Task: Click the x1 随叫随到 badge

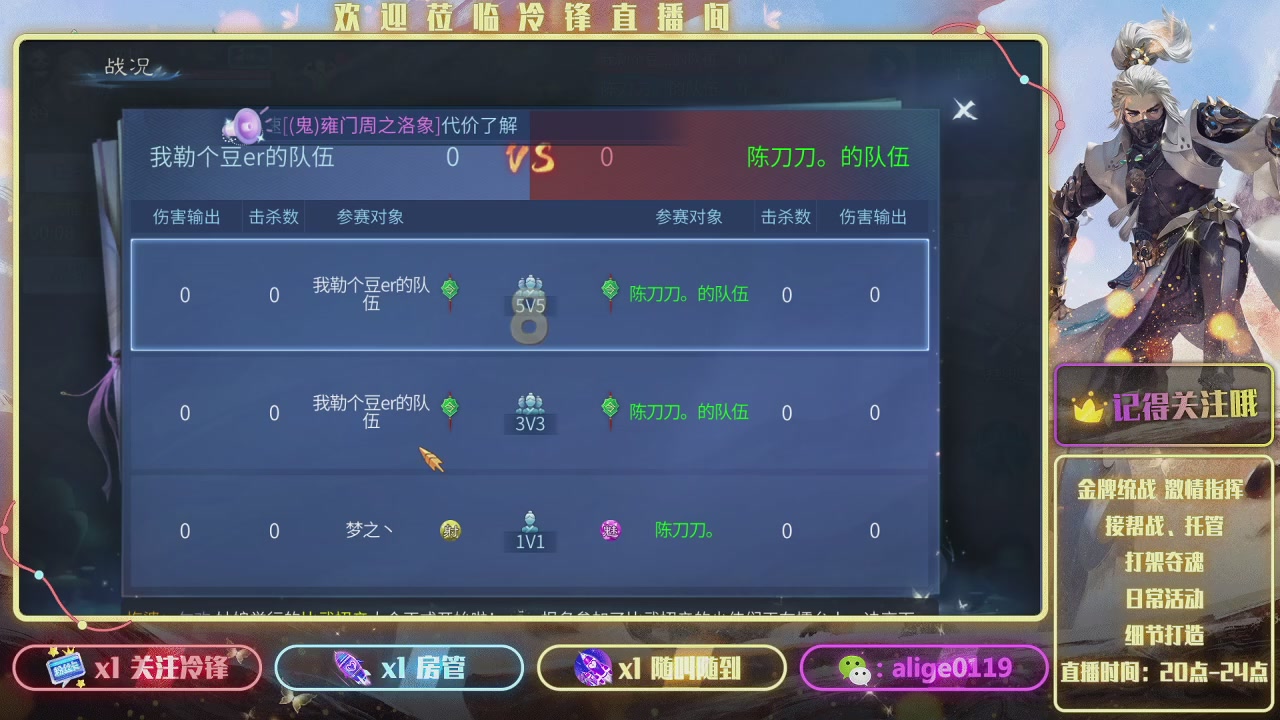Action: pyautogui.click(x=660, y=666)
